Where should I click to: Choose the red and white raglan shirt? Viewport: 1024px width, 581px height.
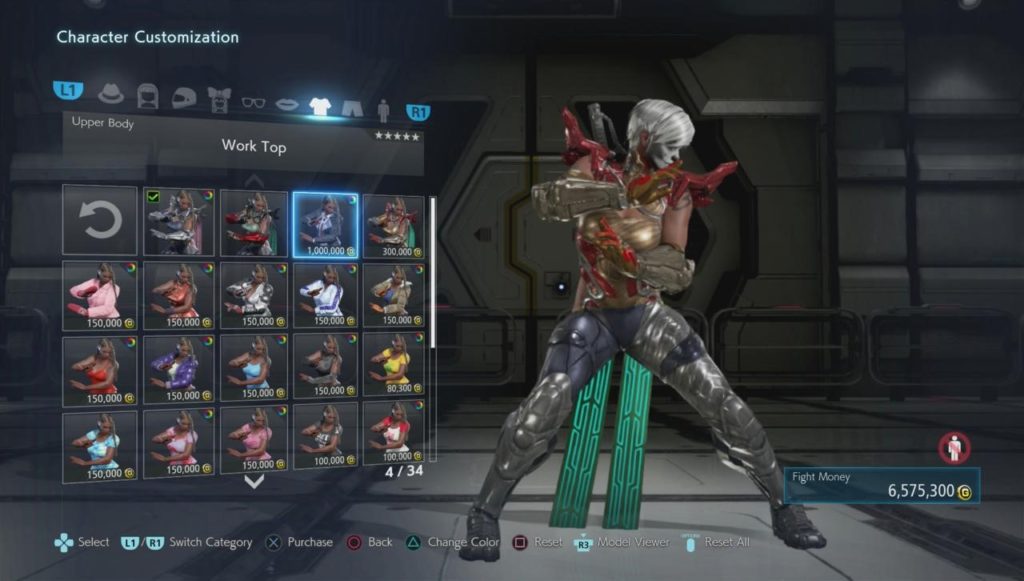393,439
